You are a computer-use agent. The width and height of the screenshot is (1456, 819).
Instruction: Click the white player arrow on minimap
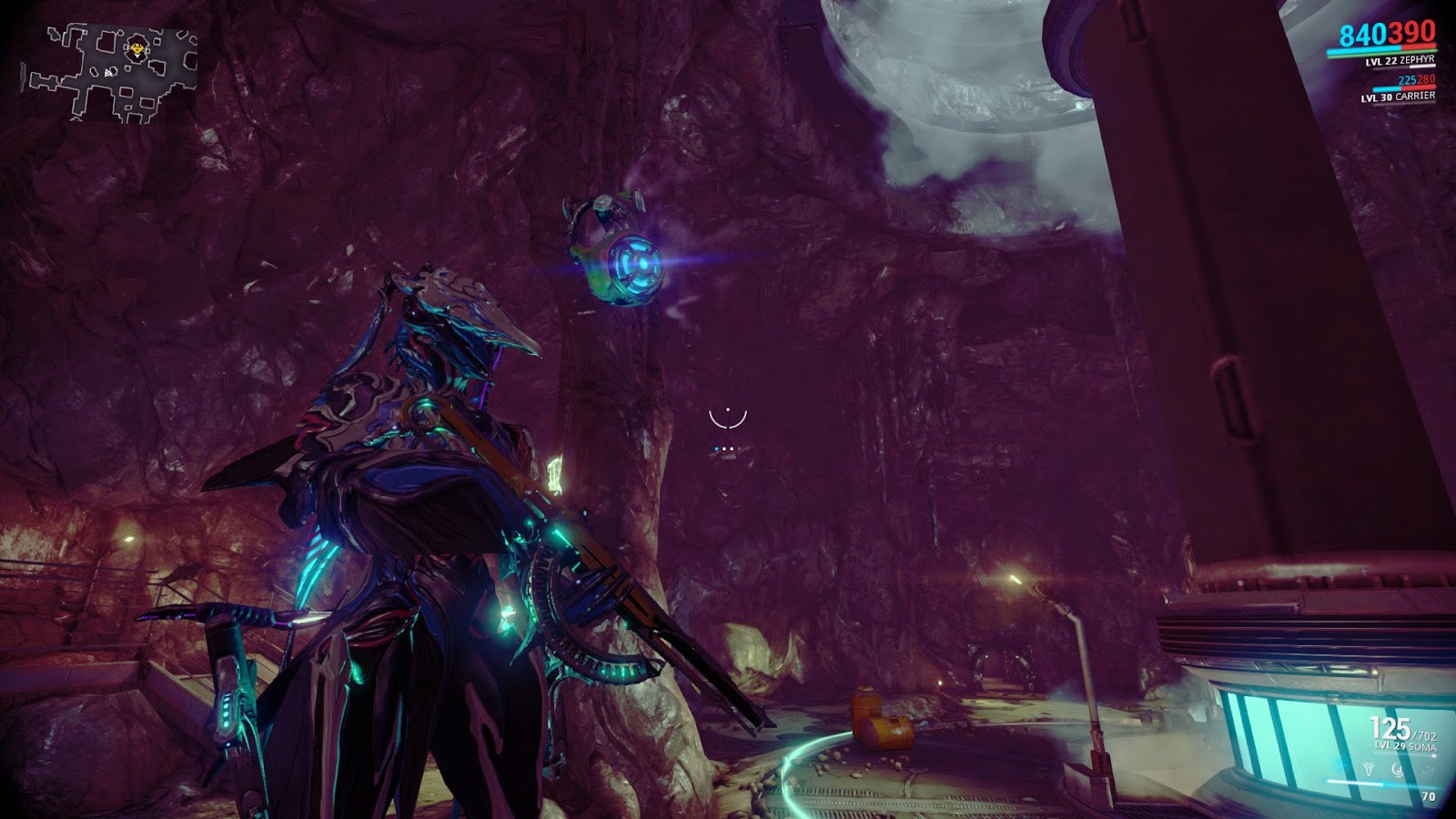pos(107,73)
